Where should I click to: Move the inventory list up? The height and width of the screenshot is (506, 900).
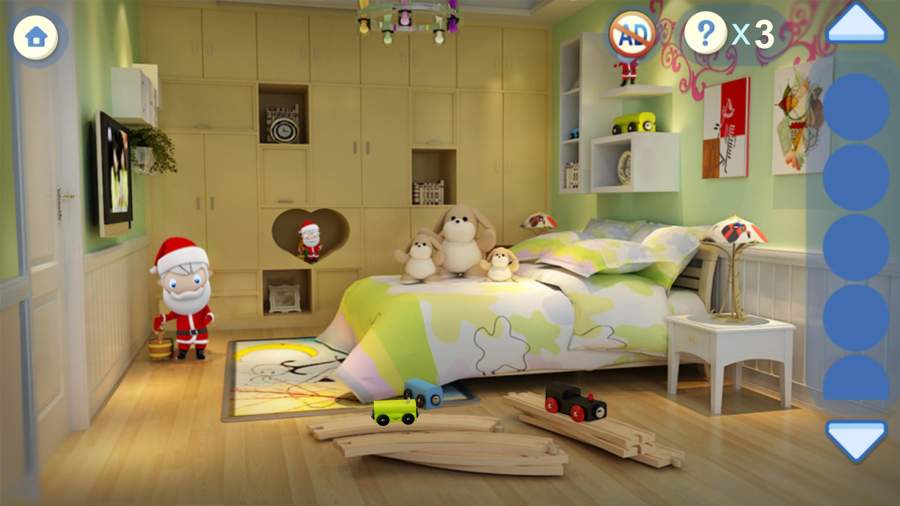pos(856,23)
